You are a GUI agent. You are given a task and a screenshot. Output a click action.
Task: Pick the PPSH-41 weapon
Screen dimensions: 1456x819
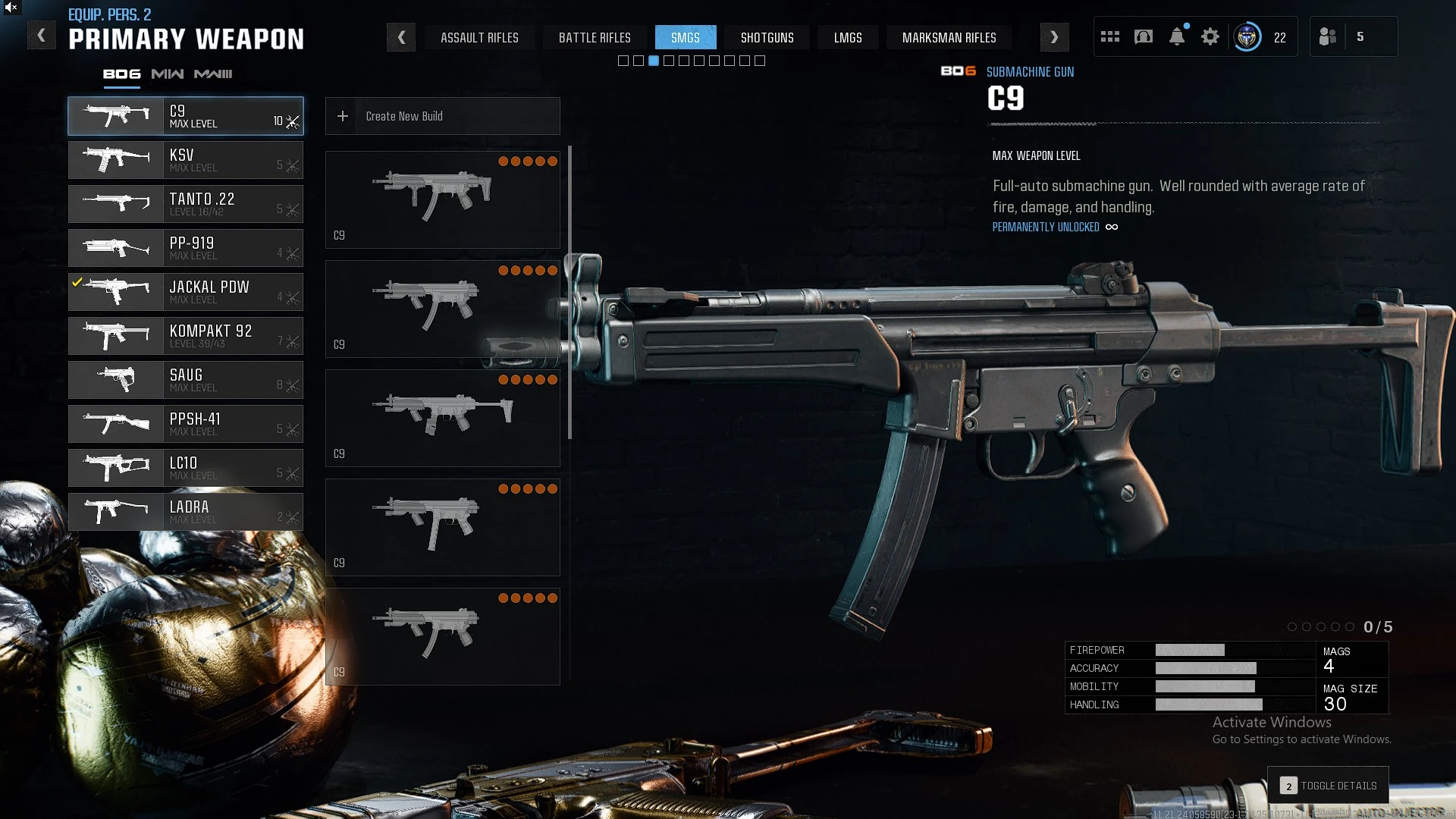pyautogui.click(x=186, y=424)
